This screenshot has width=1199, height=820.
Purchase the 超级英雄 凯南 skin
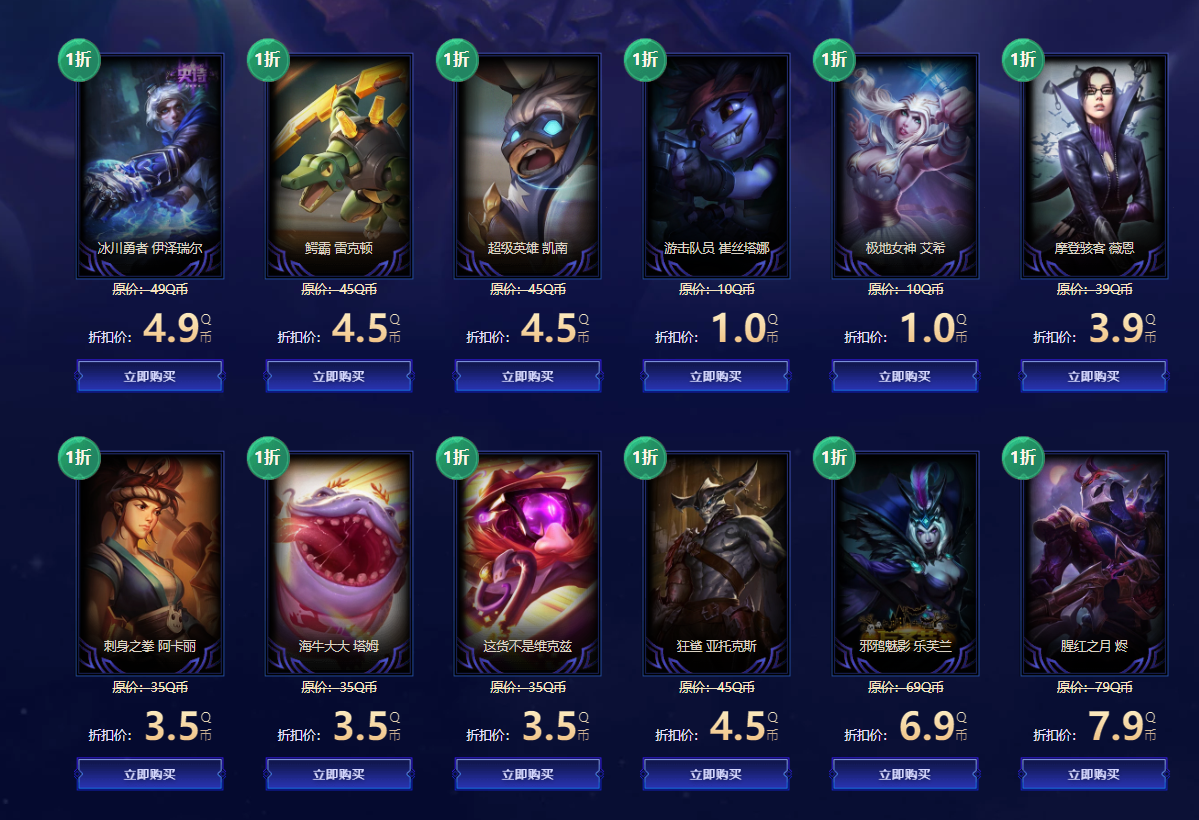point(527,377)
